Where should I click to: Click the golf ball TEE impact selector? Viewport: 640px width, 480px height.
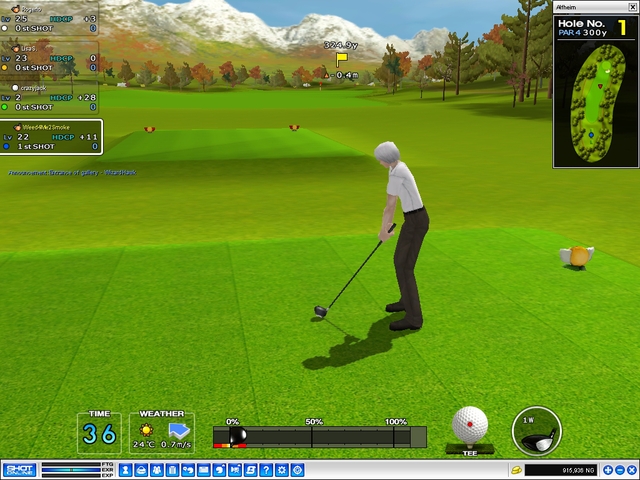[x=470, y=425]
